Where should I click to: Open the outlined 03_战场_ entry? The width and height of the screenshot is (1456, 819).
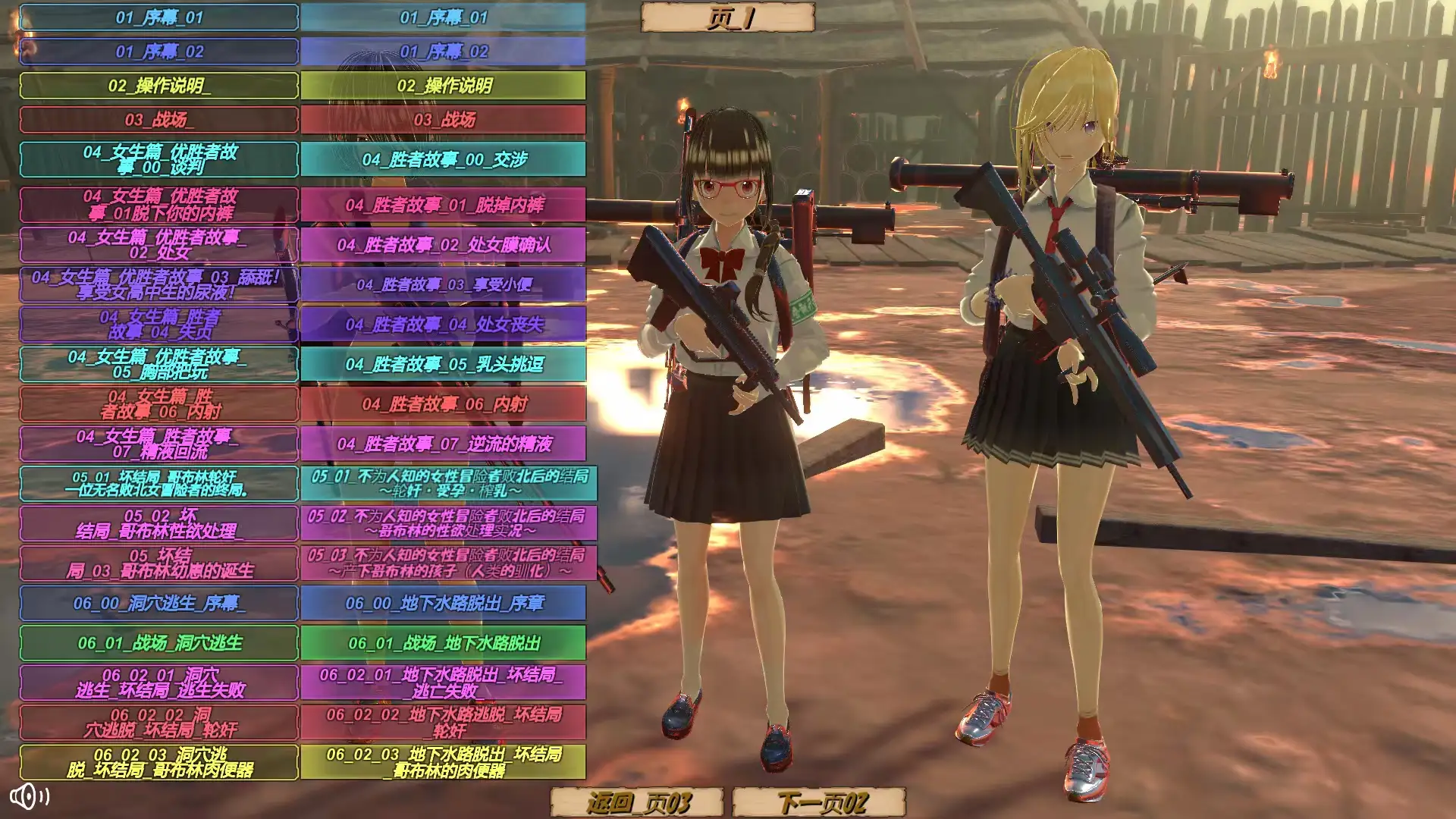point(158,120)
